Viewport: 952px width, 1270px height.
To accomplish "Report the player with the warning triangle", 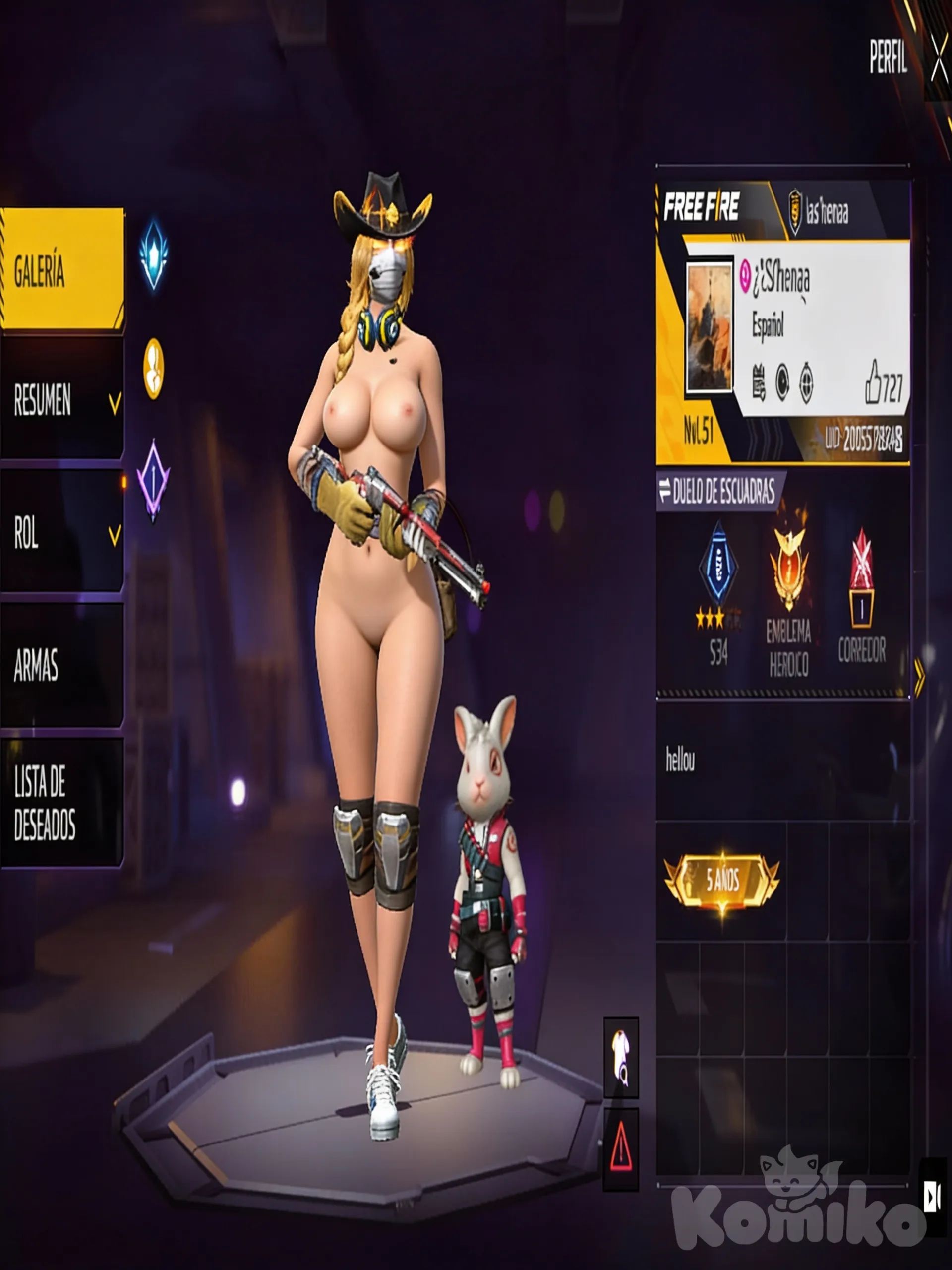I will pyautogui.click(x=621, y=1149).
